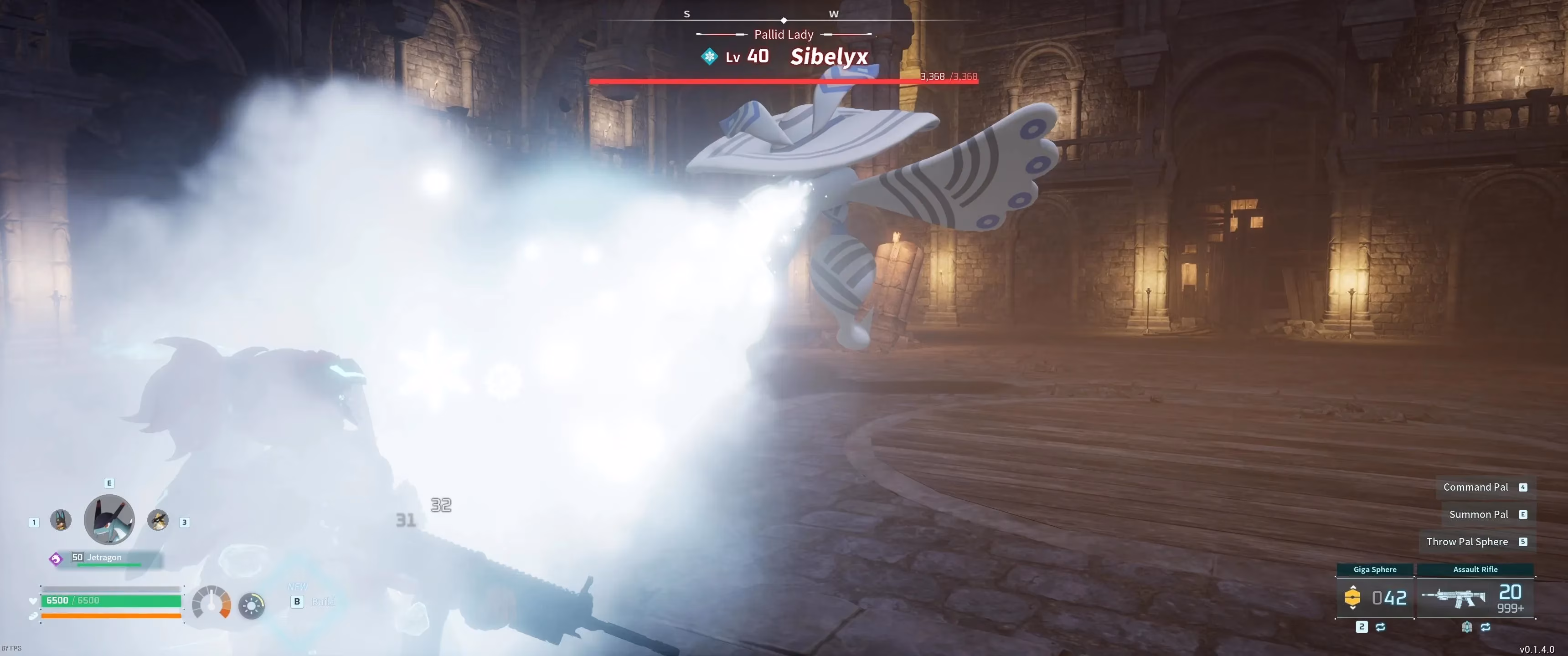Screen dimensions: 1568x656
Task: Click the up arrow above the Giga Sphere icon
Action: coord(1353,588)
